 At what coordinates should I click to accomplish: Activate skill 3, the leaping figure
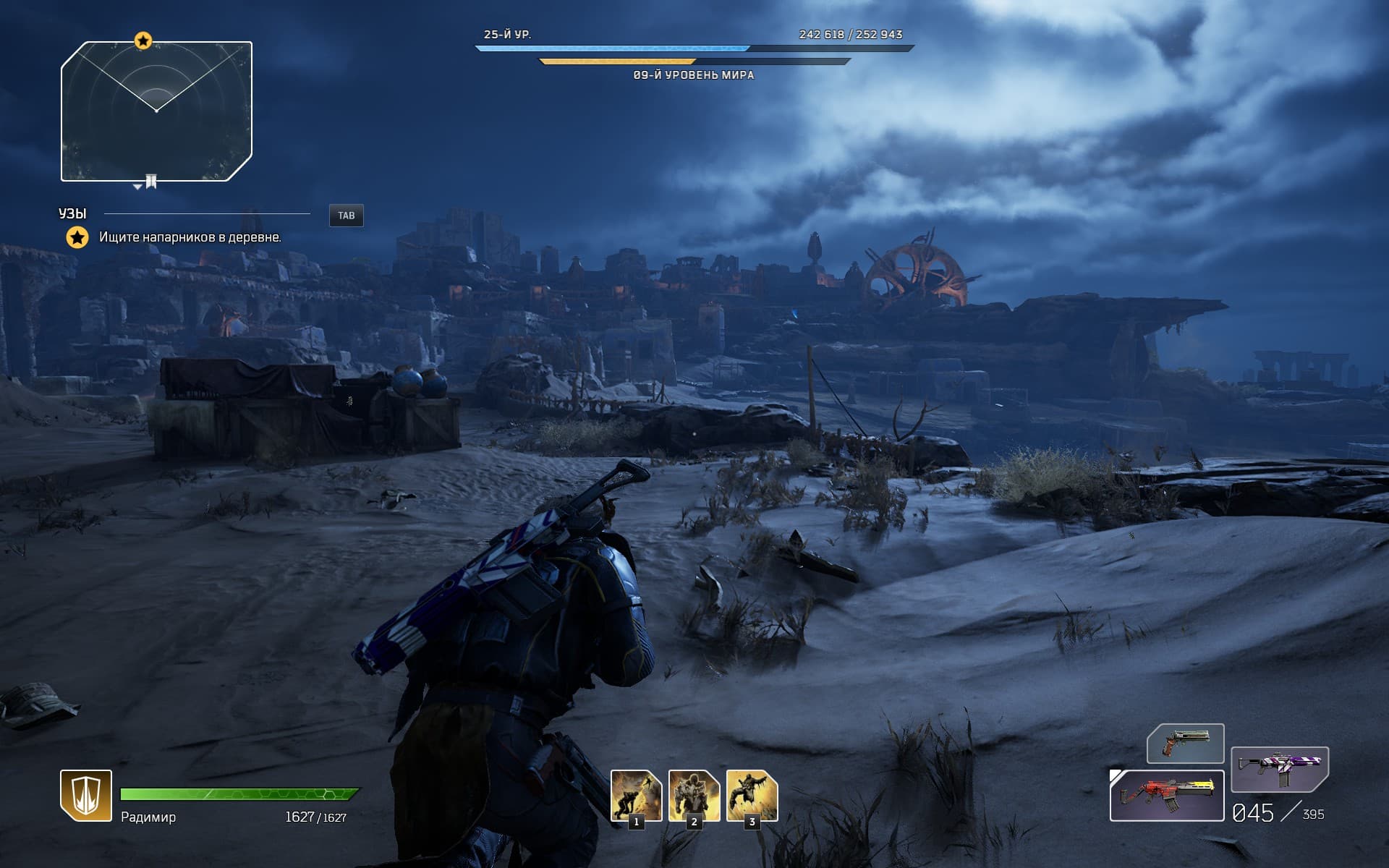[752, 795]
